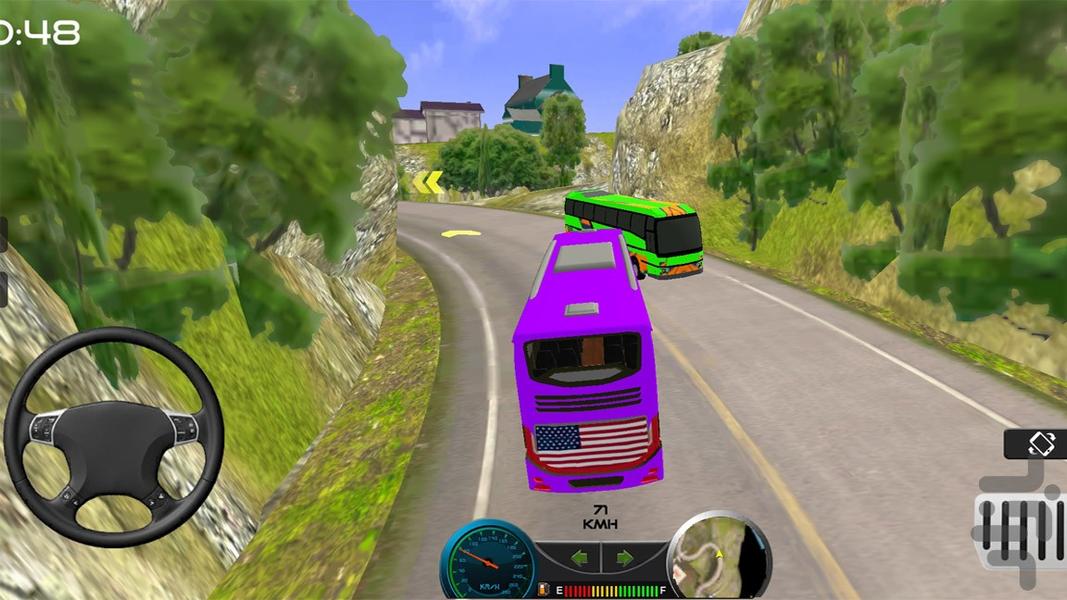Tap the steering wheel control
This screenshot has width=1067, height=600.
[113, 437]
